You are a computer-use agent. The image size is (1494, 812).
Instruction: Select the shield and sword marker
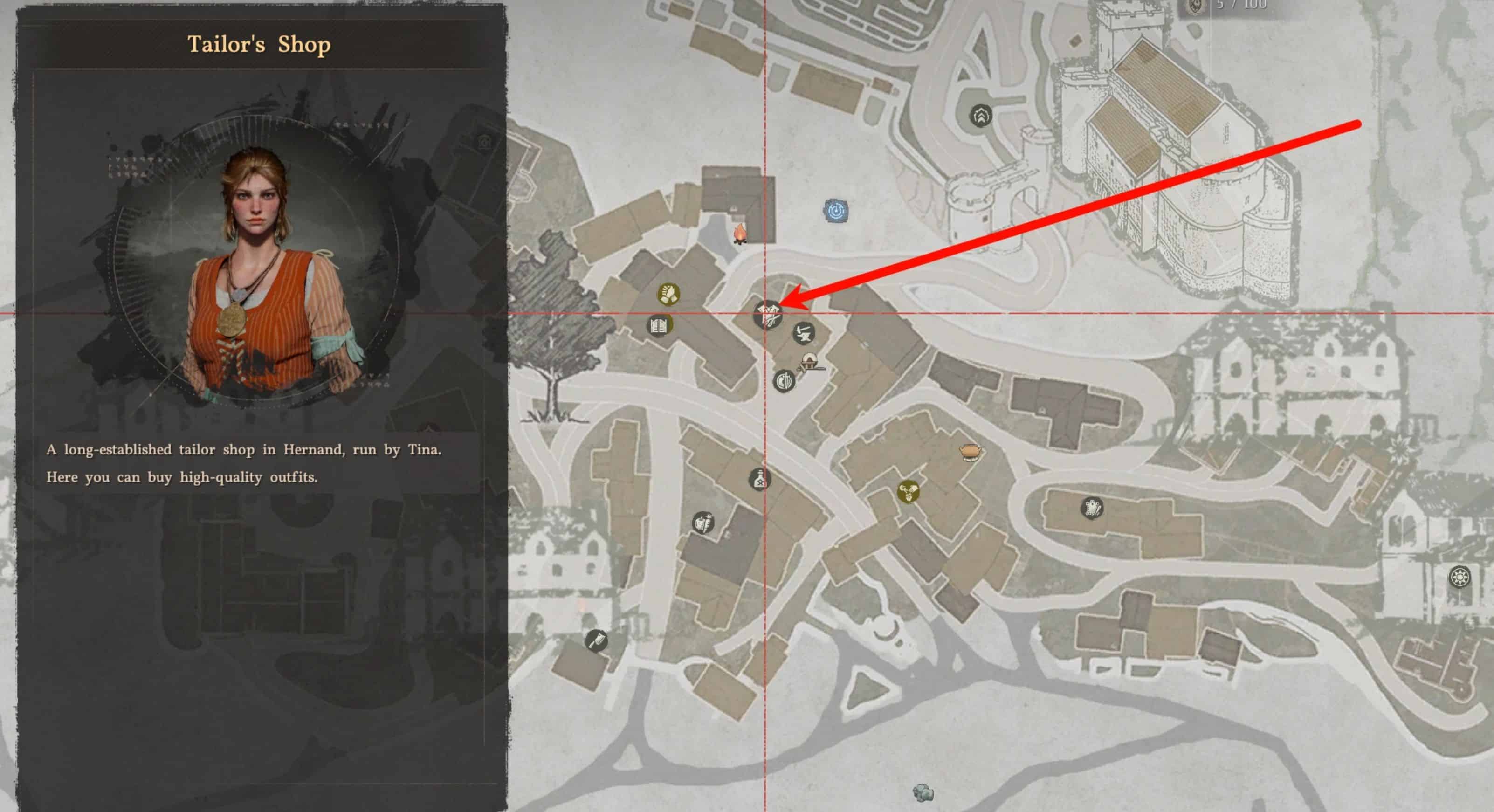point(784,381)
